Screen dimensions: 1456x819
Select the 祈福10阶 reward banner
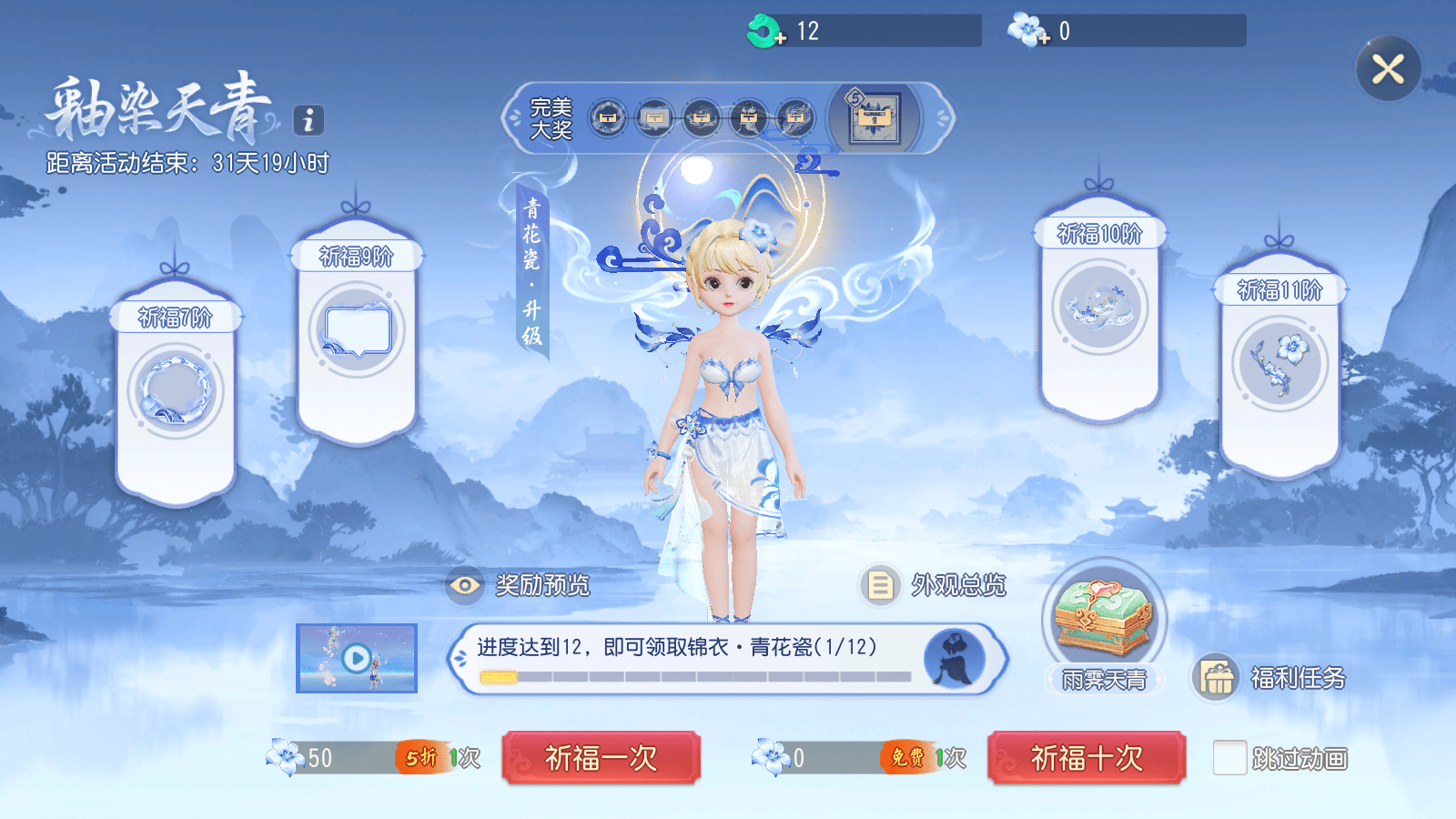click(x=1099, y=308)
